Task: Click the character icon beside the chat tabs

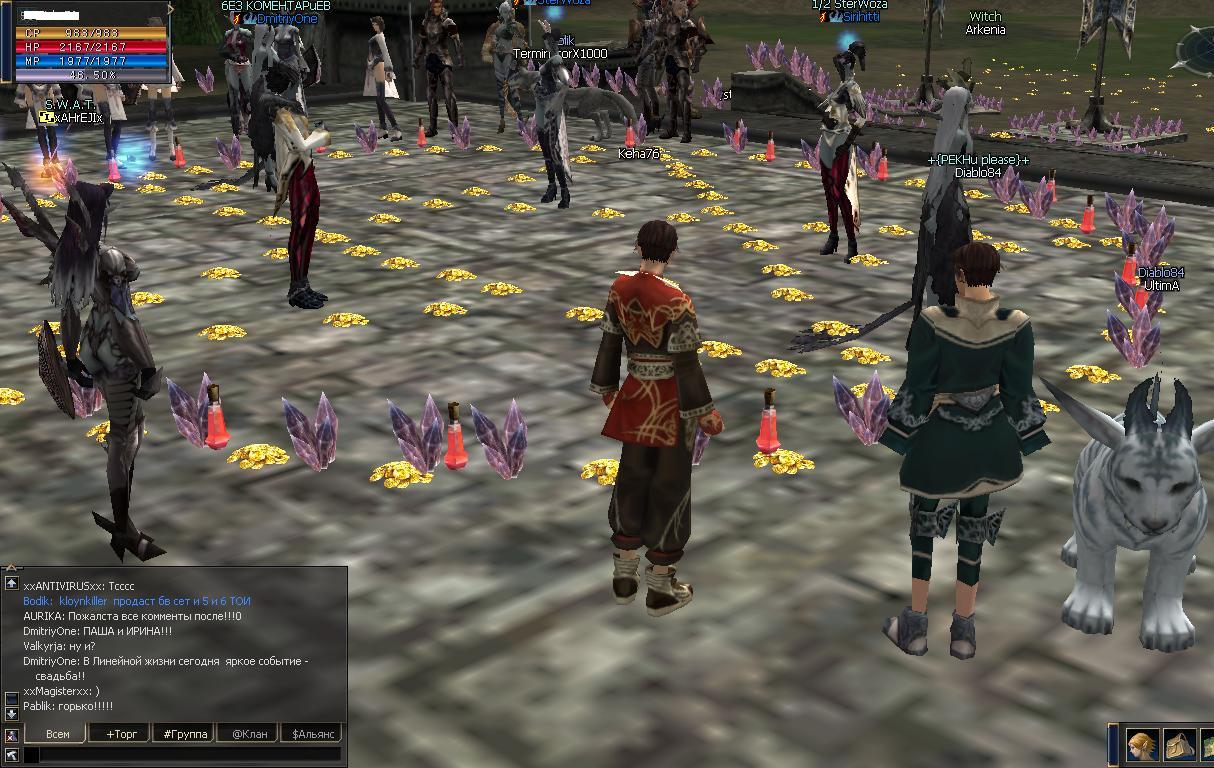Action: 11,735
